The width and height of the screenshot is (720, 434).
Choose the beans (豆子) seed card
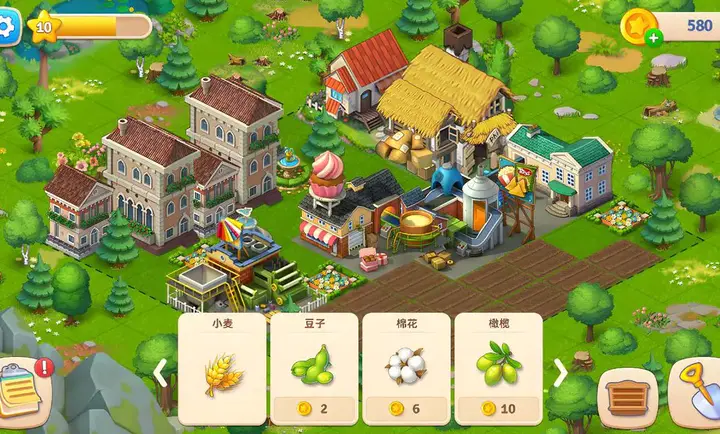tap(314, 368)
